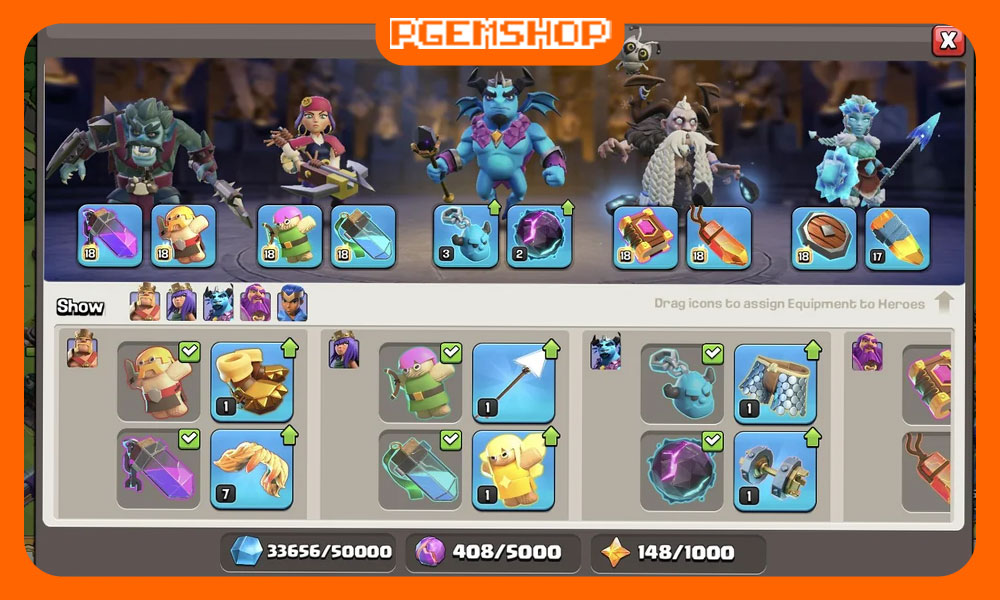
Task: Pick the yellow Healer Puppet equipment
Action: pyautogui.click(x=513, y=469)
